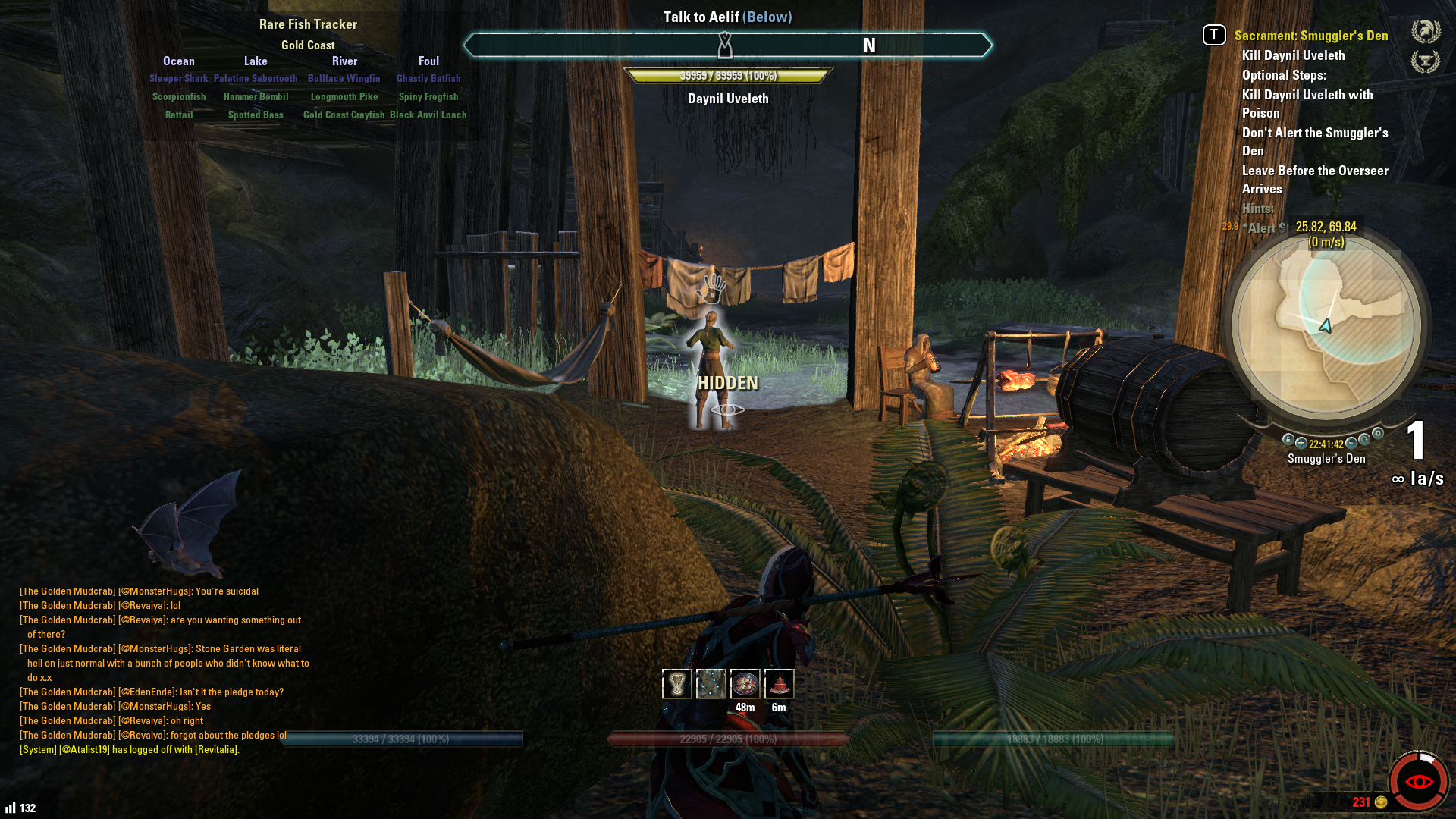
Task: Toggle the minimap lock button
Action: (x=1288, y=440)
